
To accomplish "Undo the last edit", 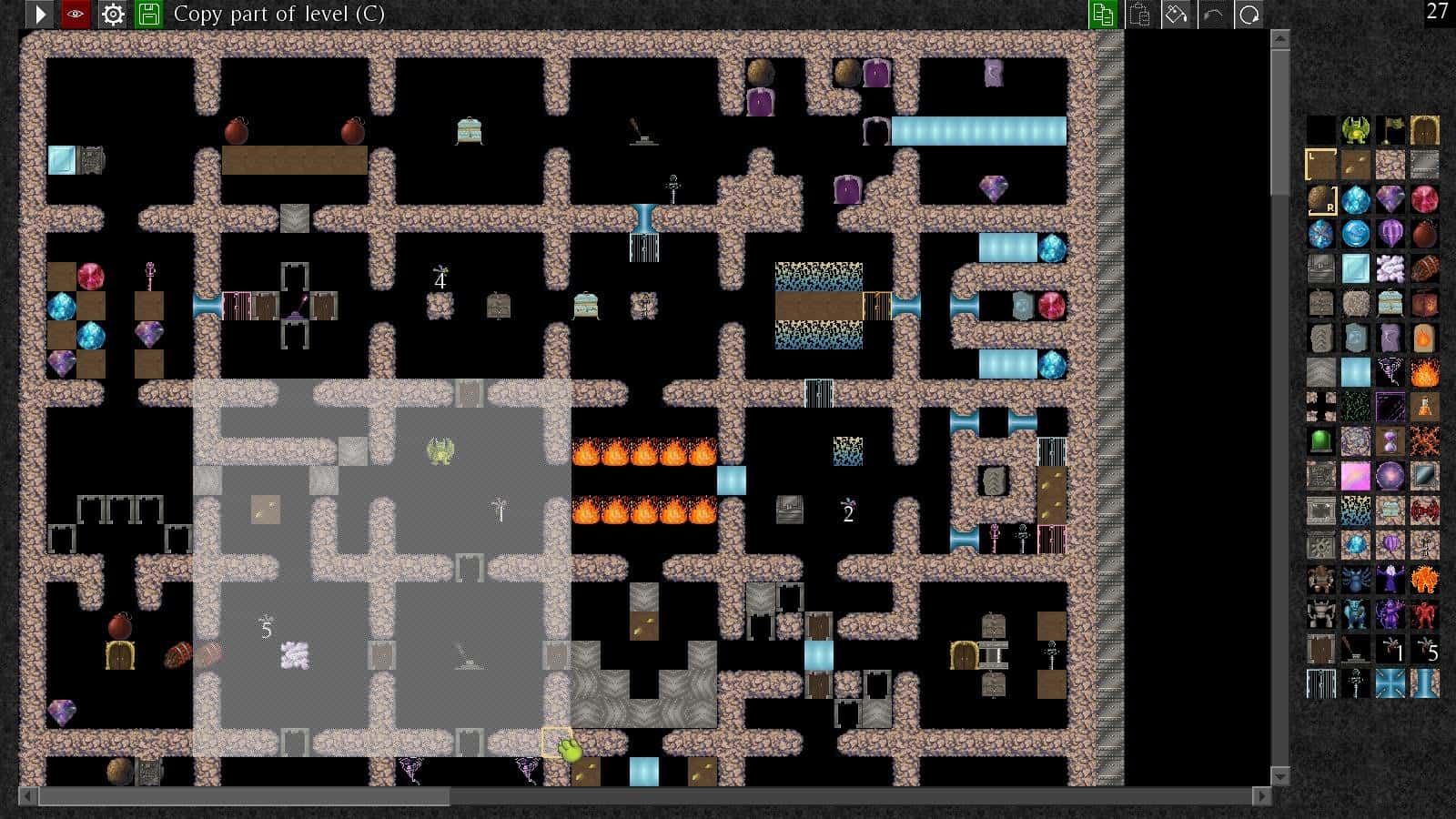I will click(x=1213, y=14).
